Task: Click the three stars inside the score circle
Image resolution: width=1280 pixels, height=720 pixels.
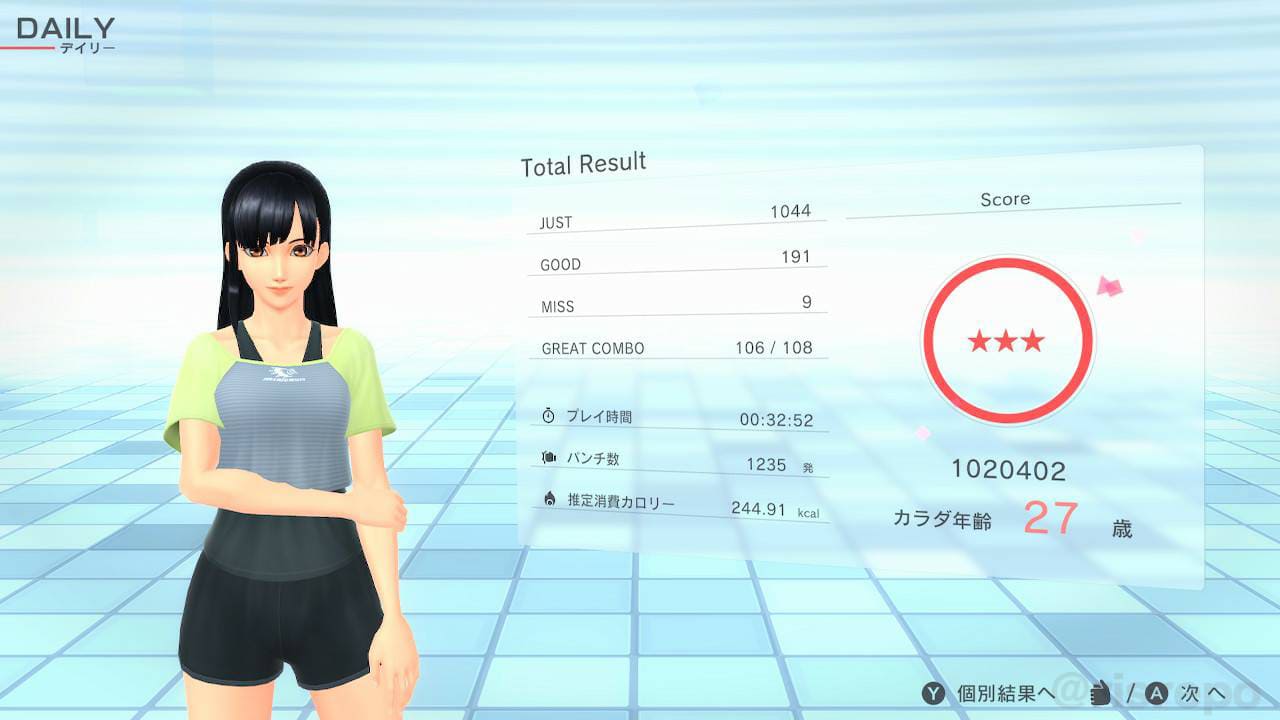Action: click(x=1008, y=340)
